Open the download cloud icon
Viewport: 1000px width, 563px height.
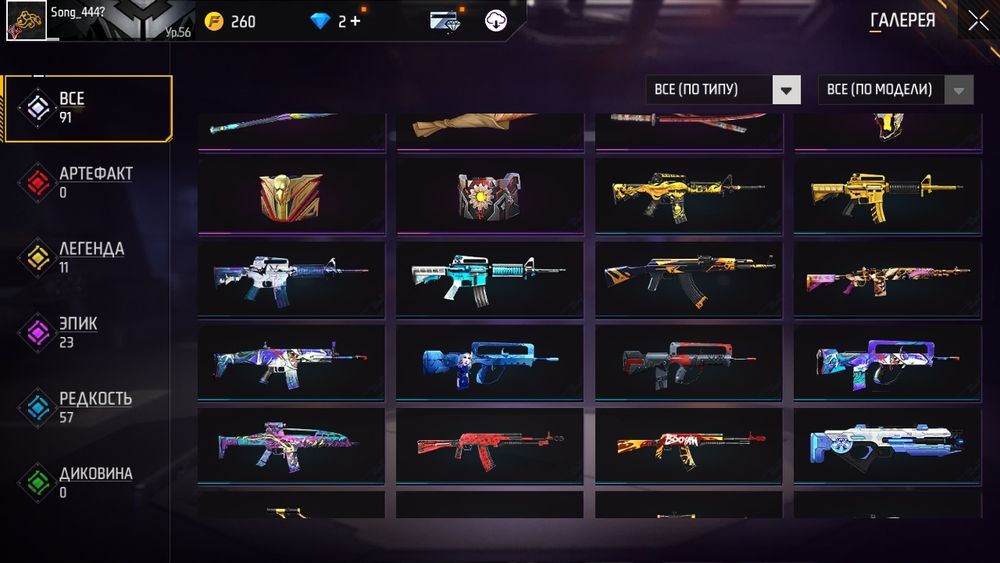tap(496, 21)
